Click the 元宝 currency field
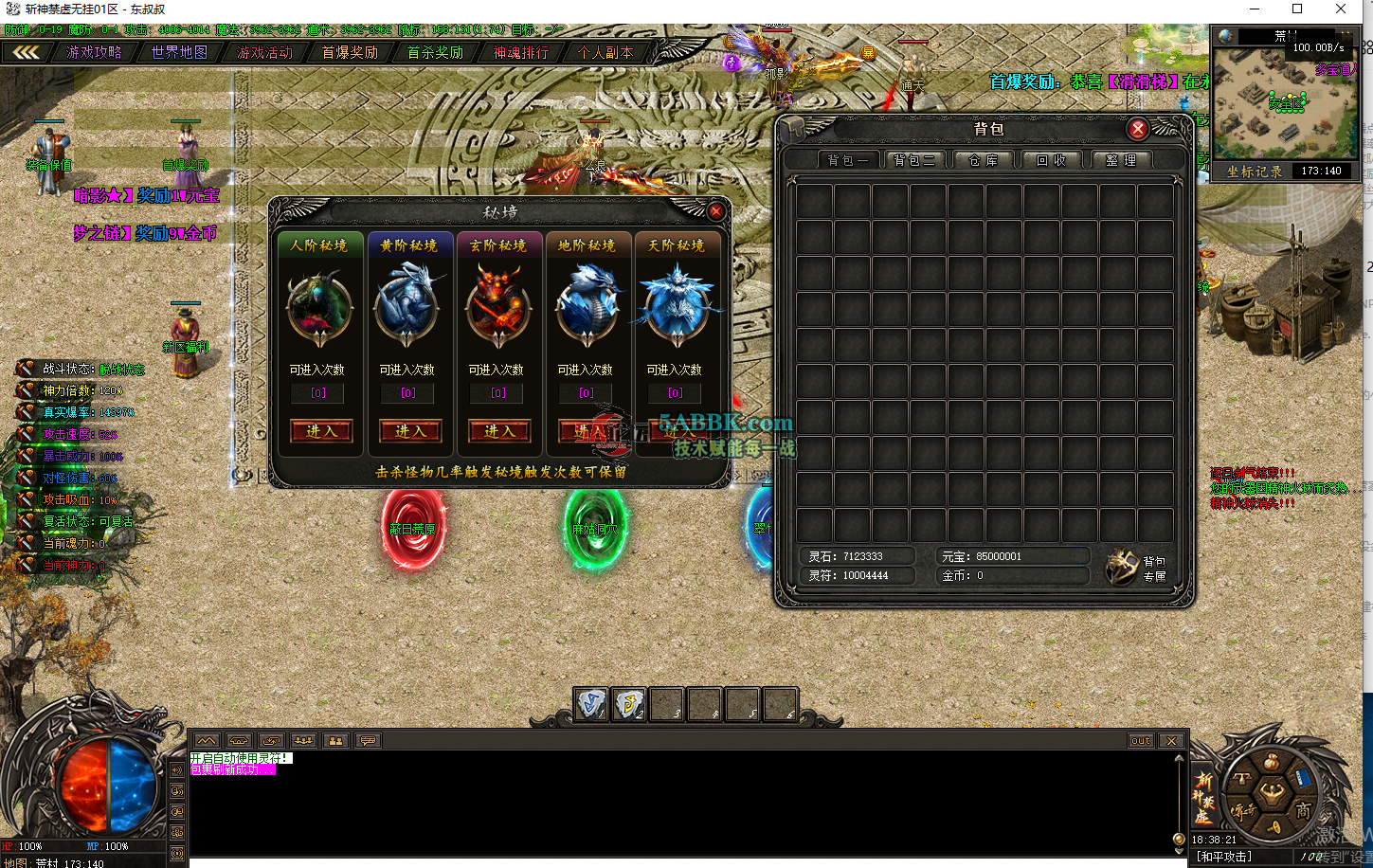The image size is (1373, 868). [1013, 555]
